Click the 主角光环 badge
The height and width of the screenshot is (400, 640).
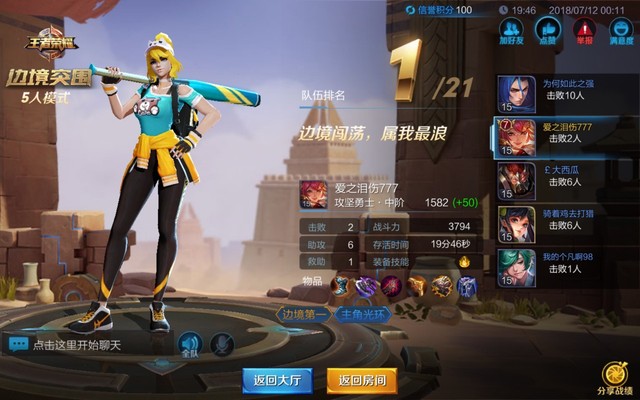363,313
